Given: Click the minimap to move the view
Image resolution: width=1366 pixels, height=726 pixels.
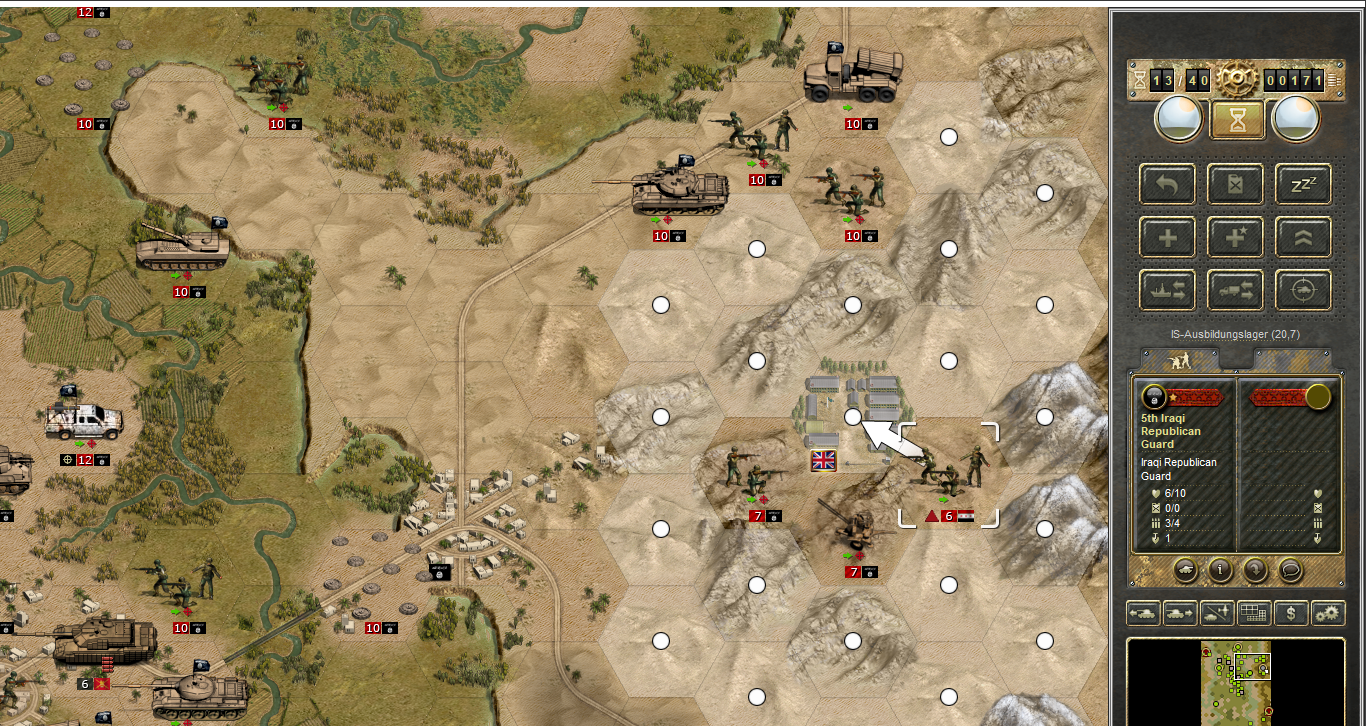Looking at the screenshot, I should 1236,682.
